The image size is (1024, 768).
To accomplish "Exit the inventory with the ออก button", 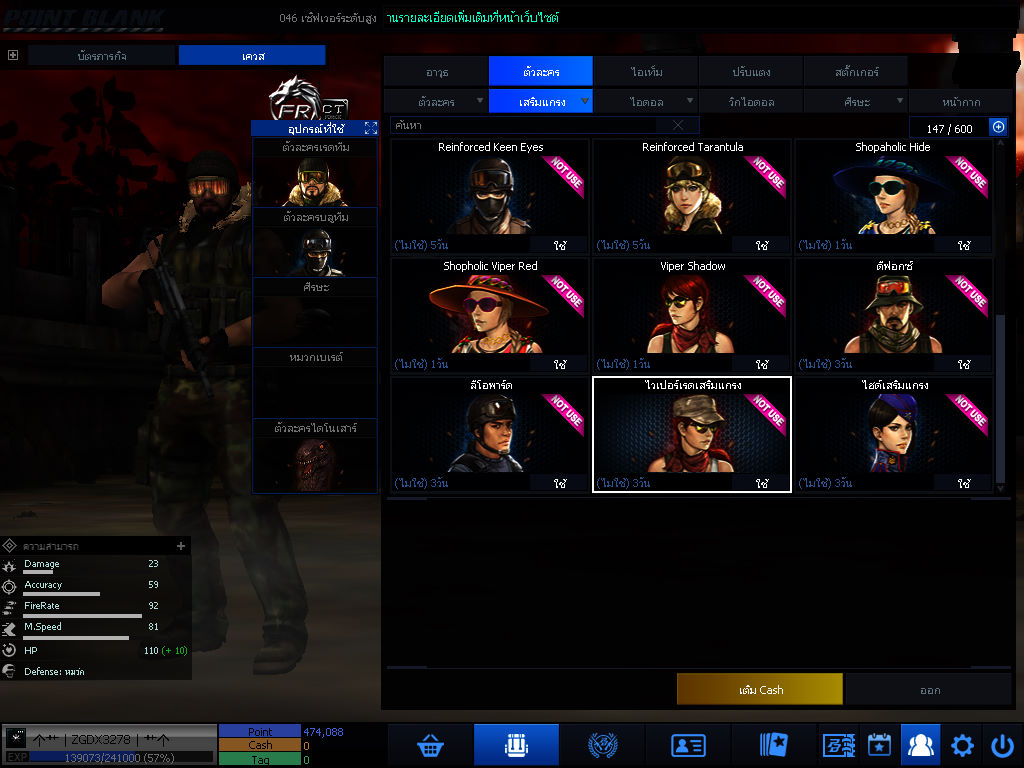I will click(929, 689).
